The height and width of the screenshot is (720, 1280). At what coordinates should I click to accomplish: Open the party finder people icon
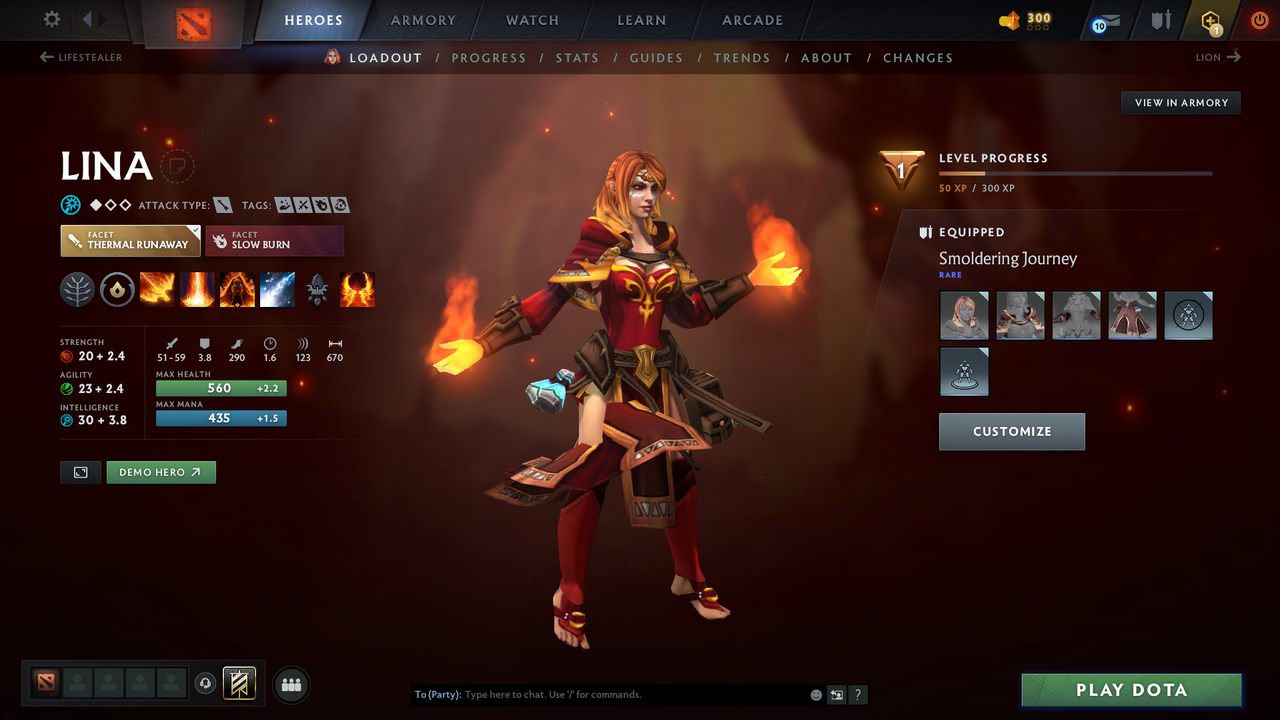(290, 684)
